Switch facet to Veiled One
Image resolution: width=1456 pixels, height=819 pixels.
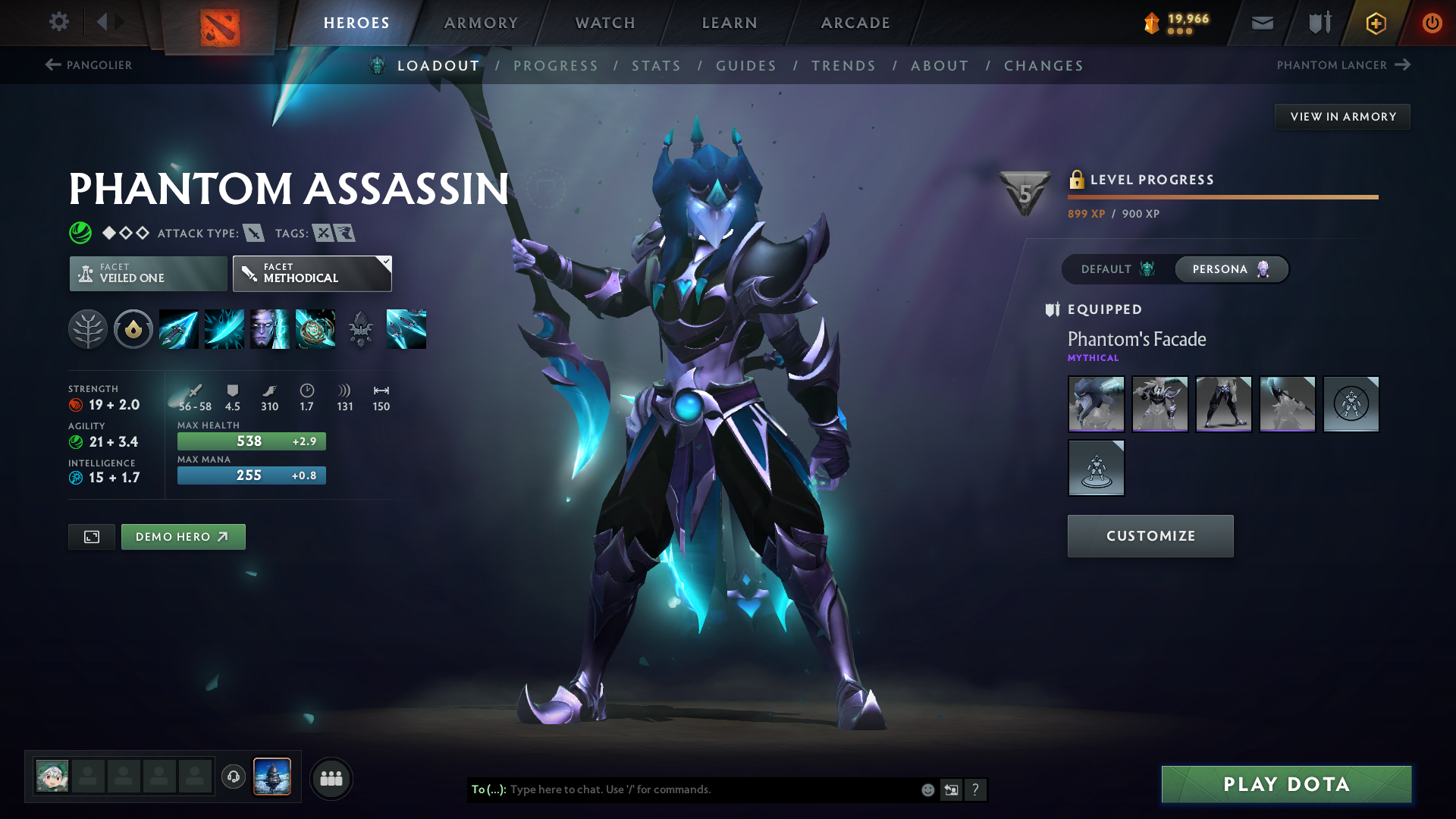pos(147,273)
